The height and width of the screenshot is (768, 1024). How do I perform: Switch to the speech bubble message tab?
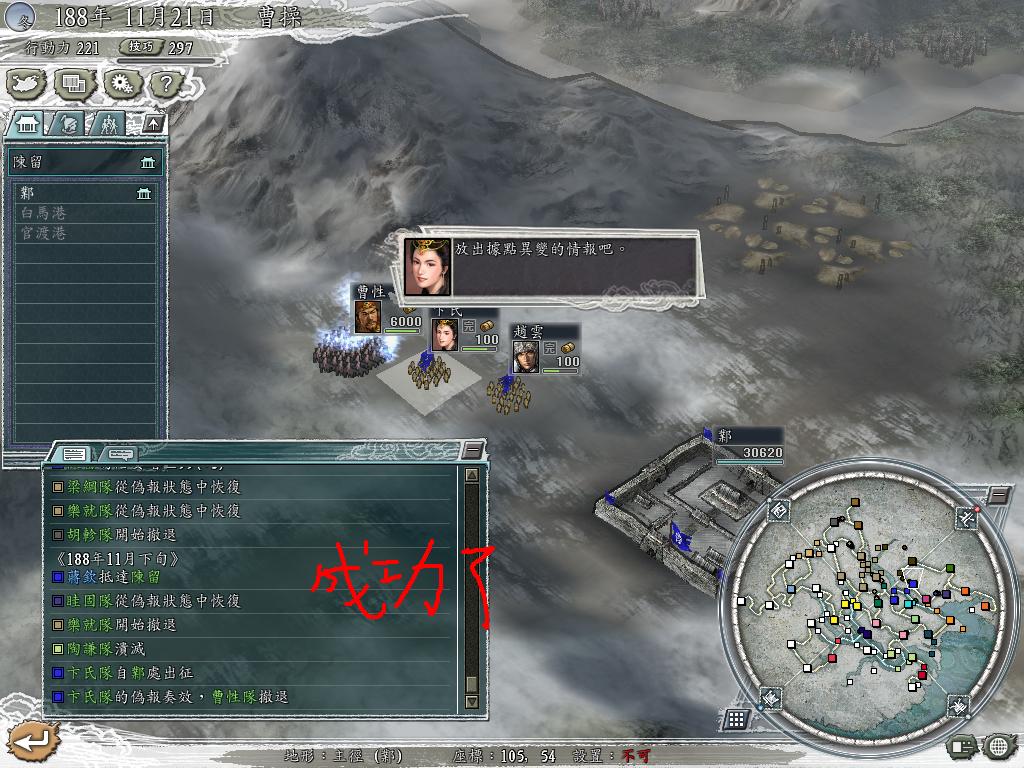[x=118, y=453]
